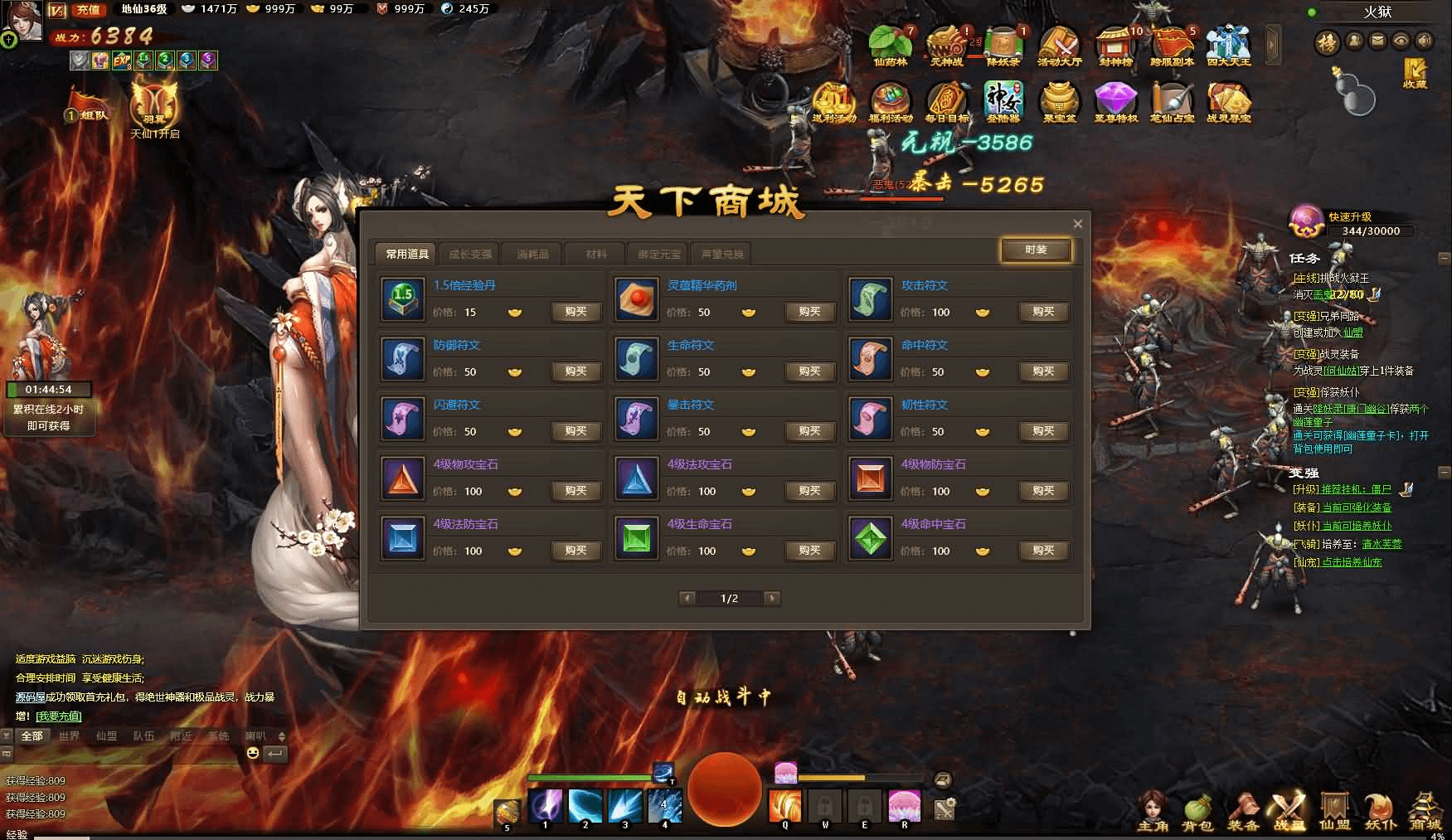Switch to the 成长变强 shop tab

[x=470, y=254]
